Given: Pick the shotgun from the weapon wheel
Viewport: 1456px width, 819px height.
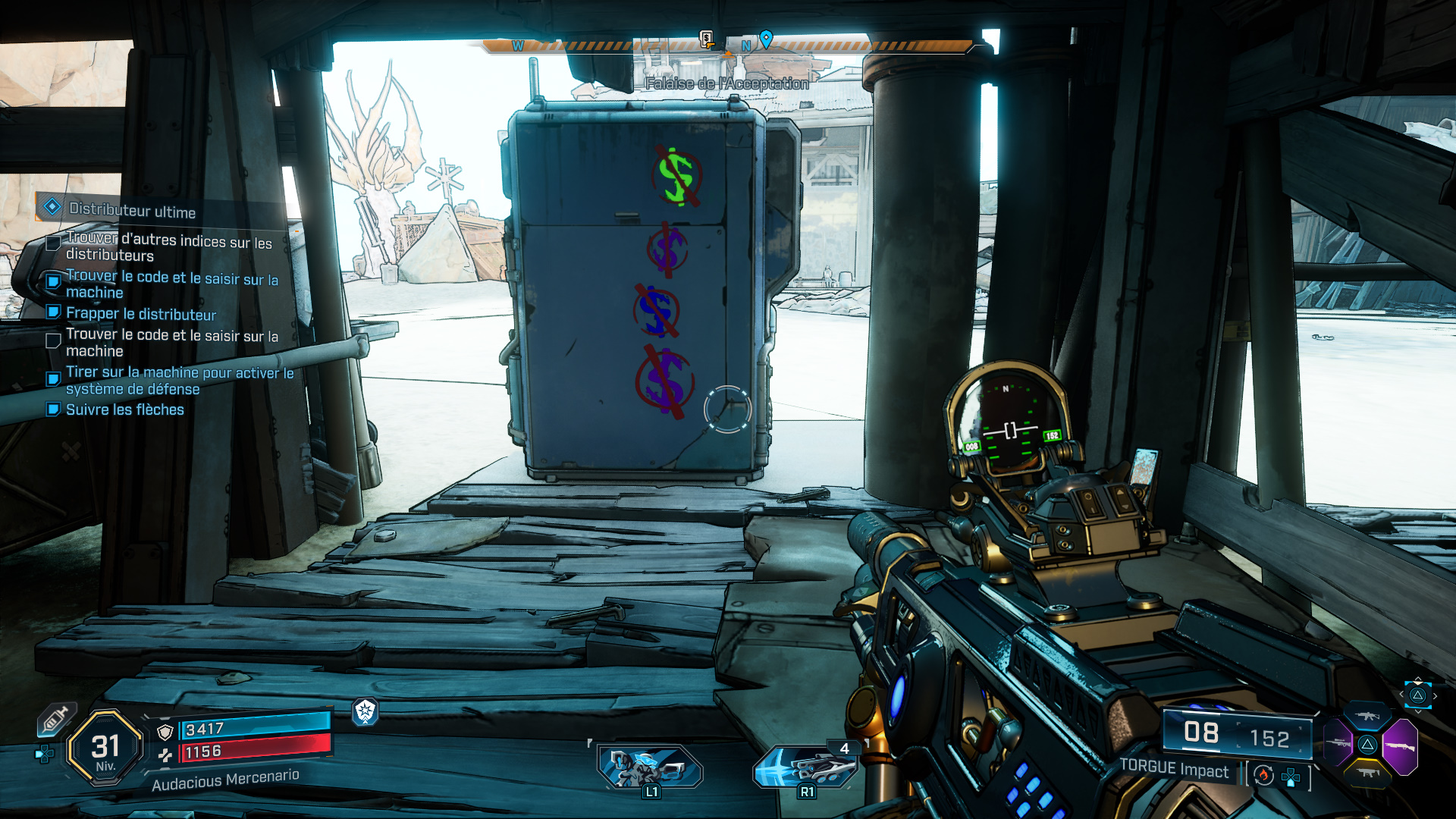Looking at the screenshot, I should click(1400, 745).
